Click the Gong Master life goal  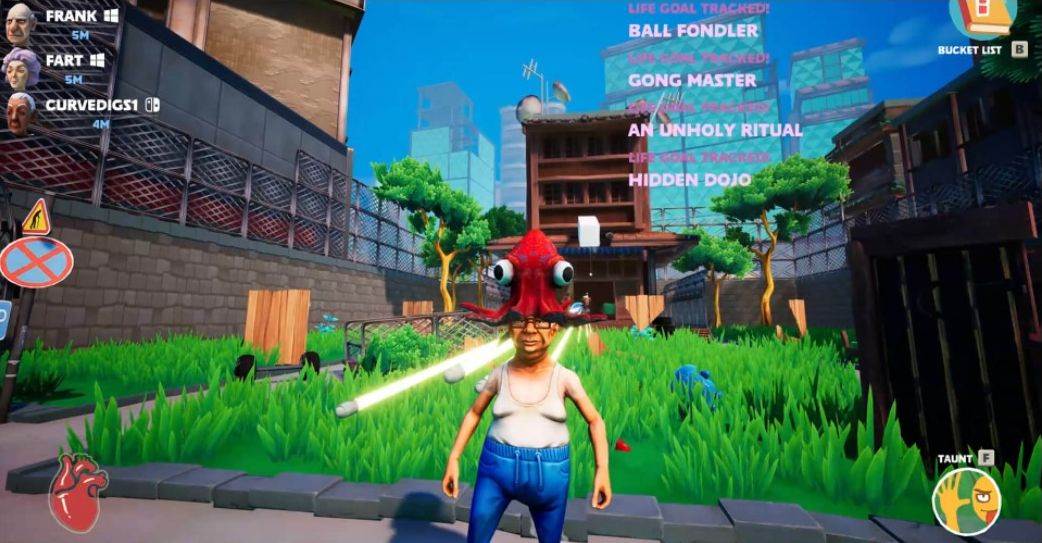692,80
